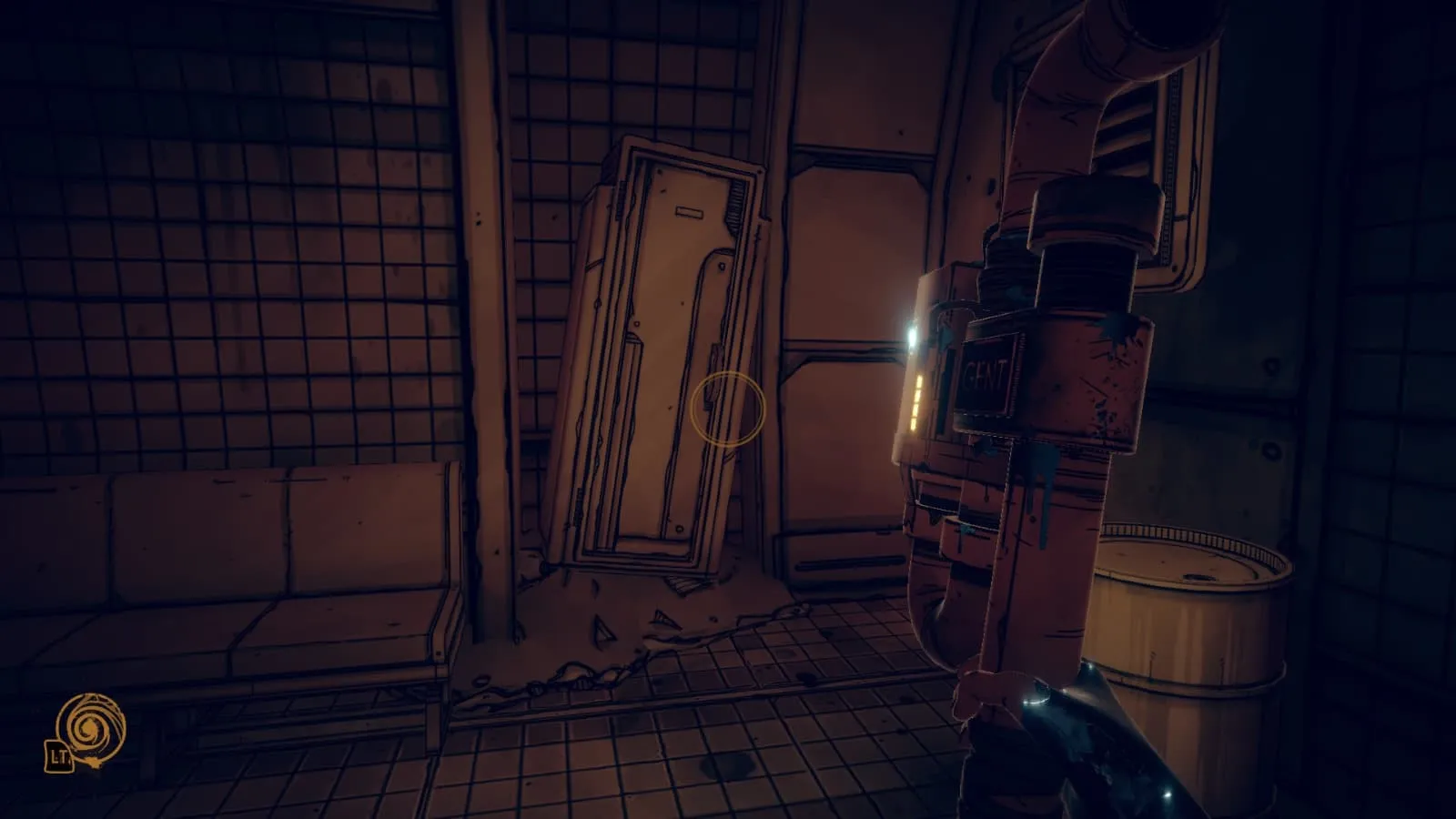Activate the spiral swirl ability icon
Screen dimensions: 1456x819
point(90,729)
